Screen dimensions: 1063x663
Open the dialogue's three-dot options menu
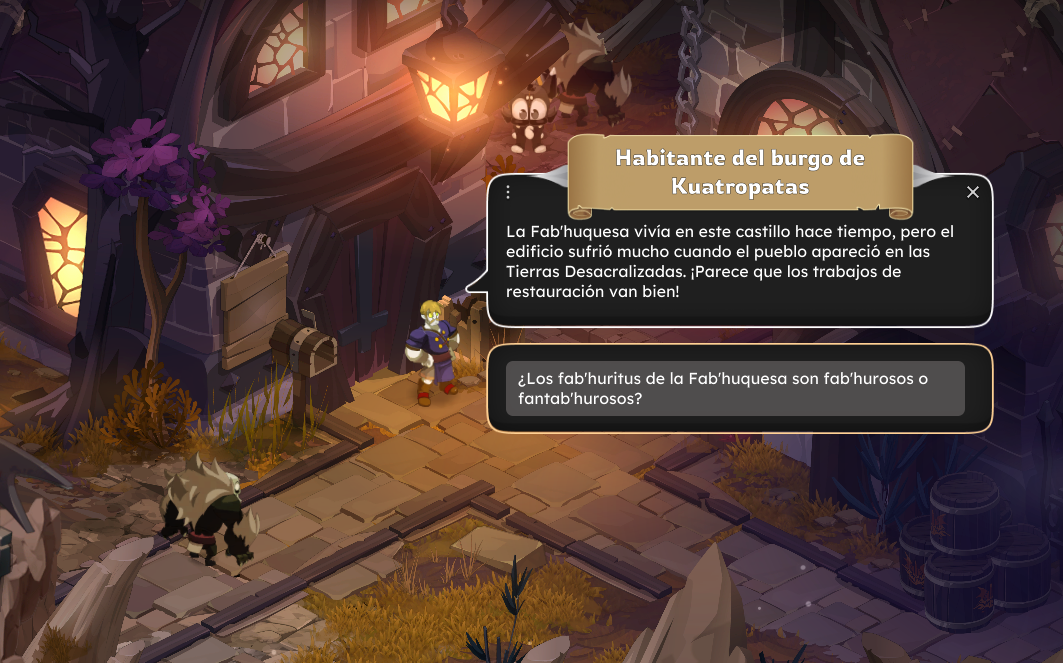click(x=508, y=192)
